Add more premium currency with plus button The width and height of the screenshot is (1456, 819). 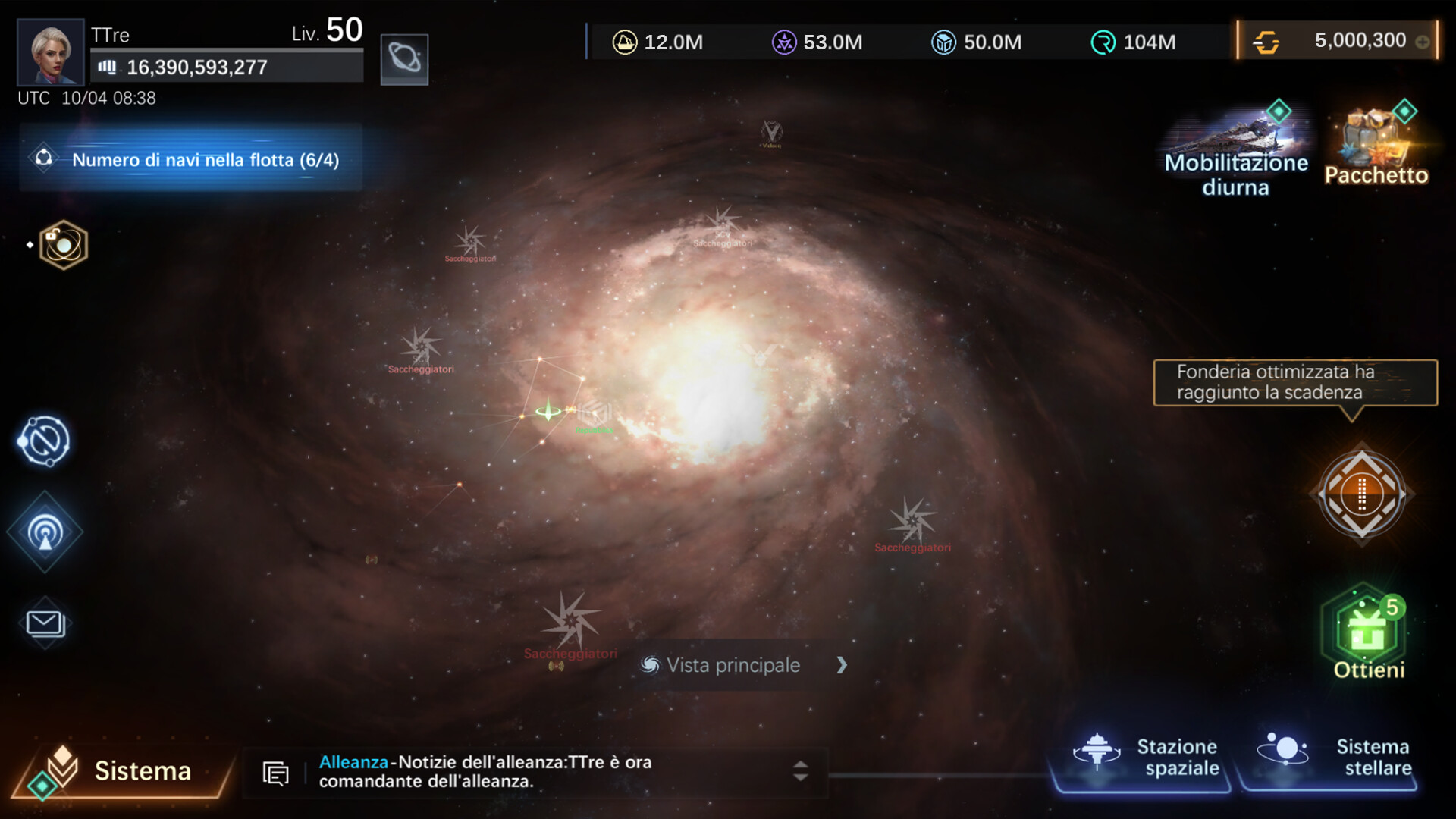(1423, 42)
